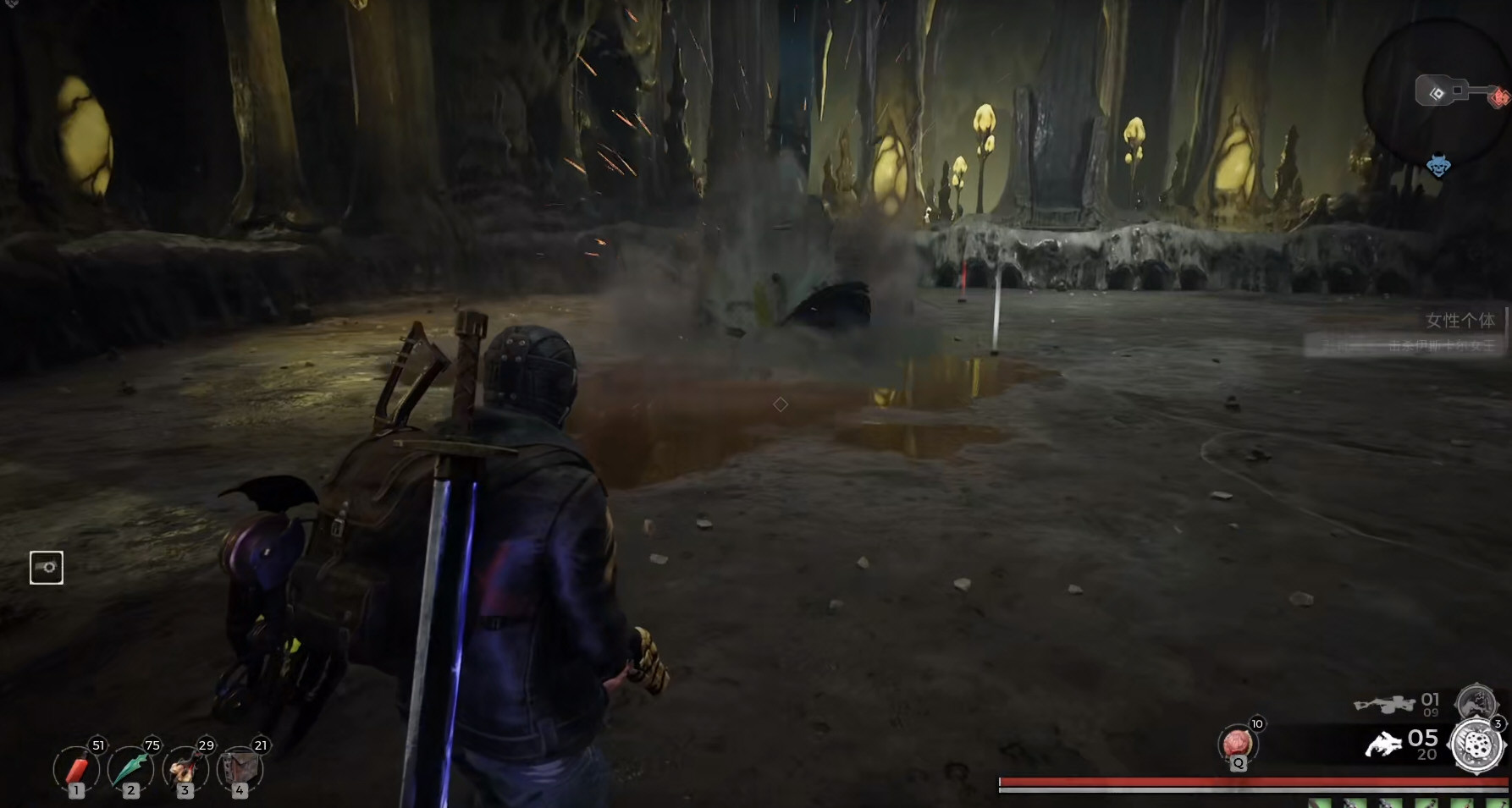Screen dimensions: 1512x808
Task: Use the green blade item in slot 2
Action: tap(130, 770)
